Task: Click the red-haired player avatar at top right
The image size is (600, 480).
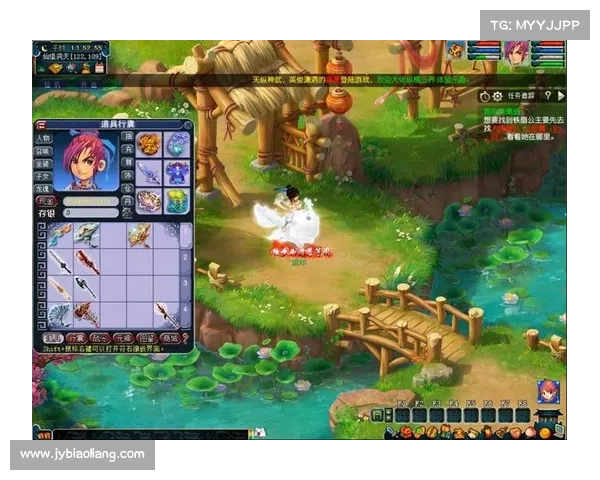Action: [x=516, y=53]
